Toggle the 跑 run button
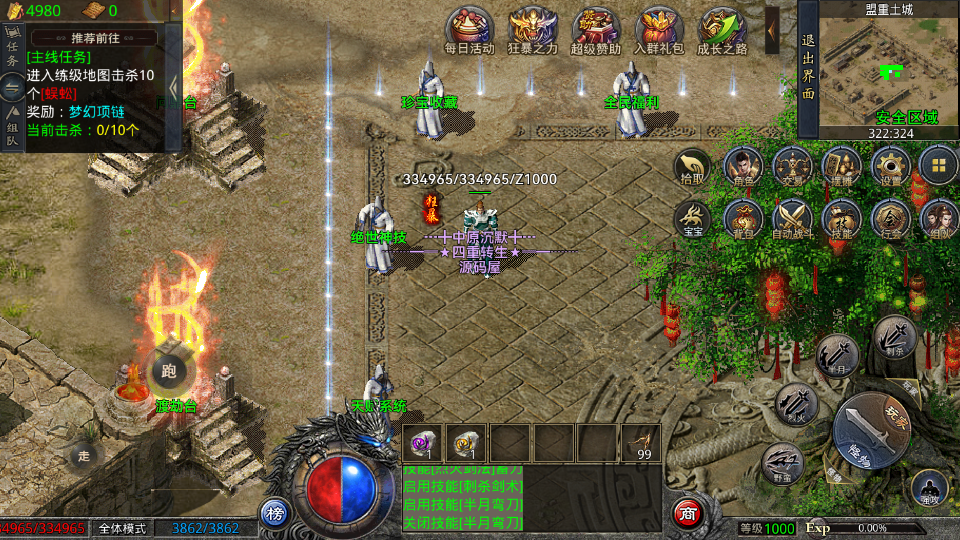The width and height of the screenshot is (960, 540). click(167, 371)
